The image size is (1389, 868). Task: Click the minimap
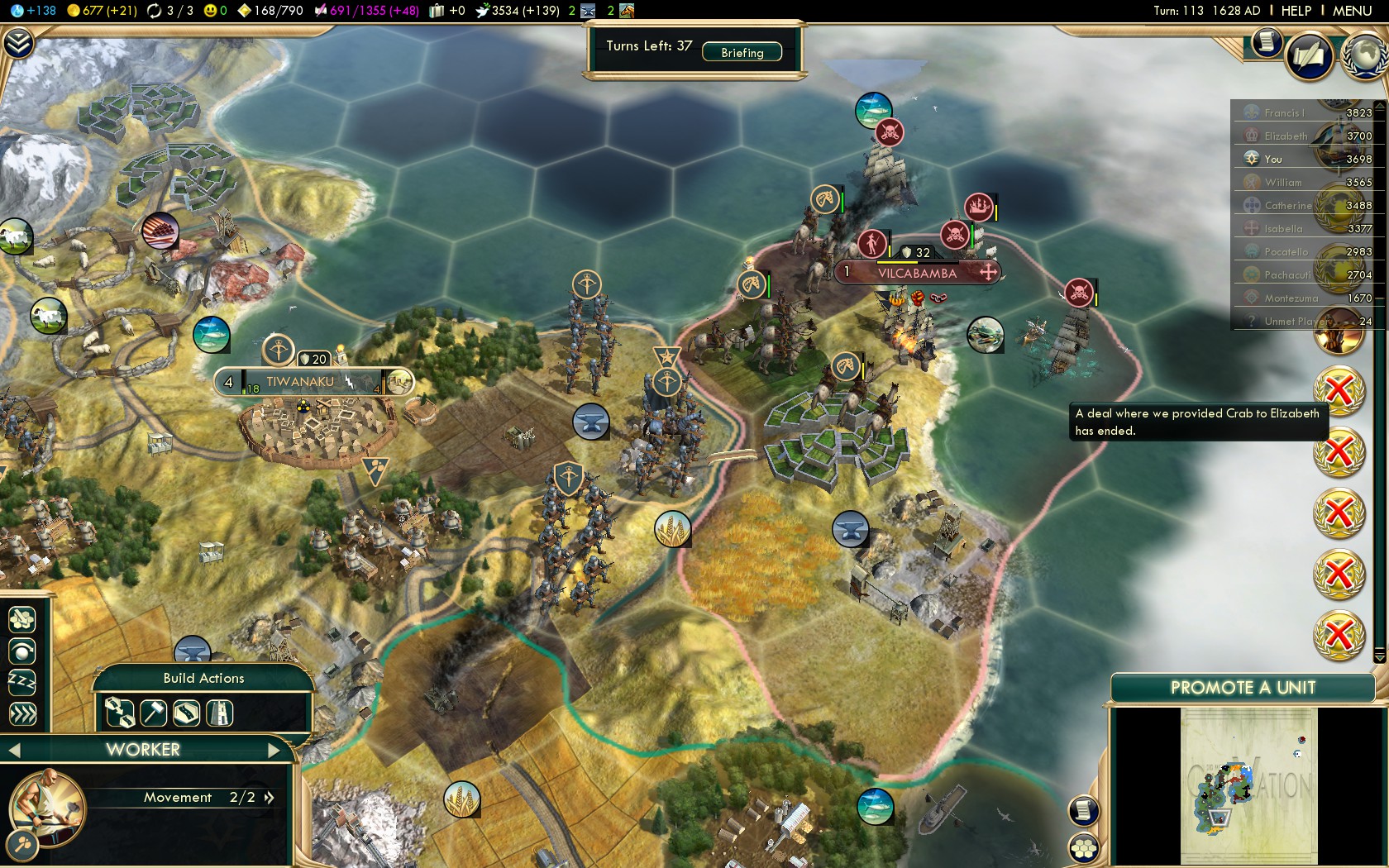pyautogui.click(x=1248, y=785)
